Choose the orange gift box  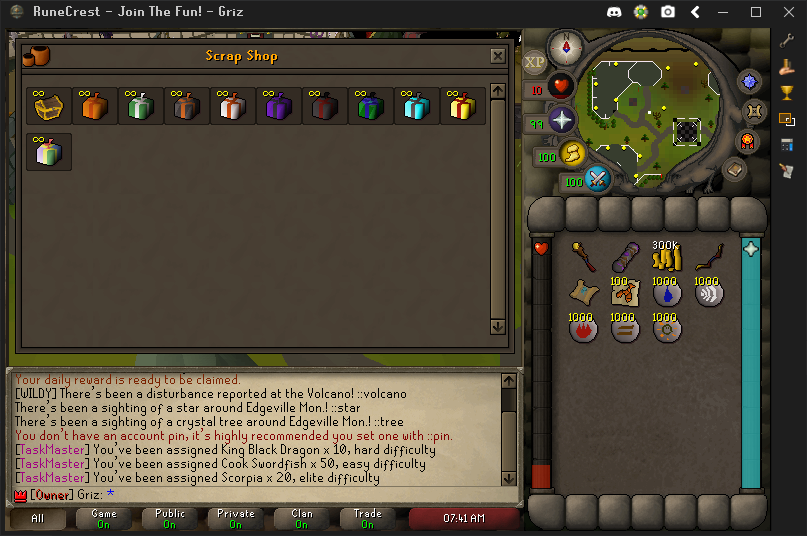[95, 106]
